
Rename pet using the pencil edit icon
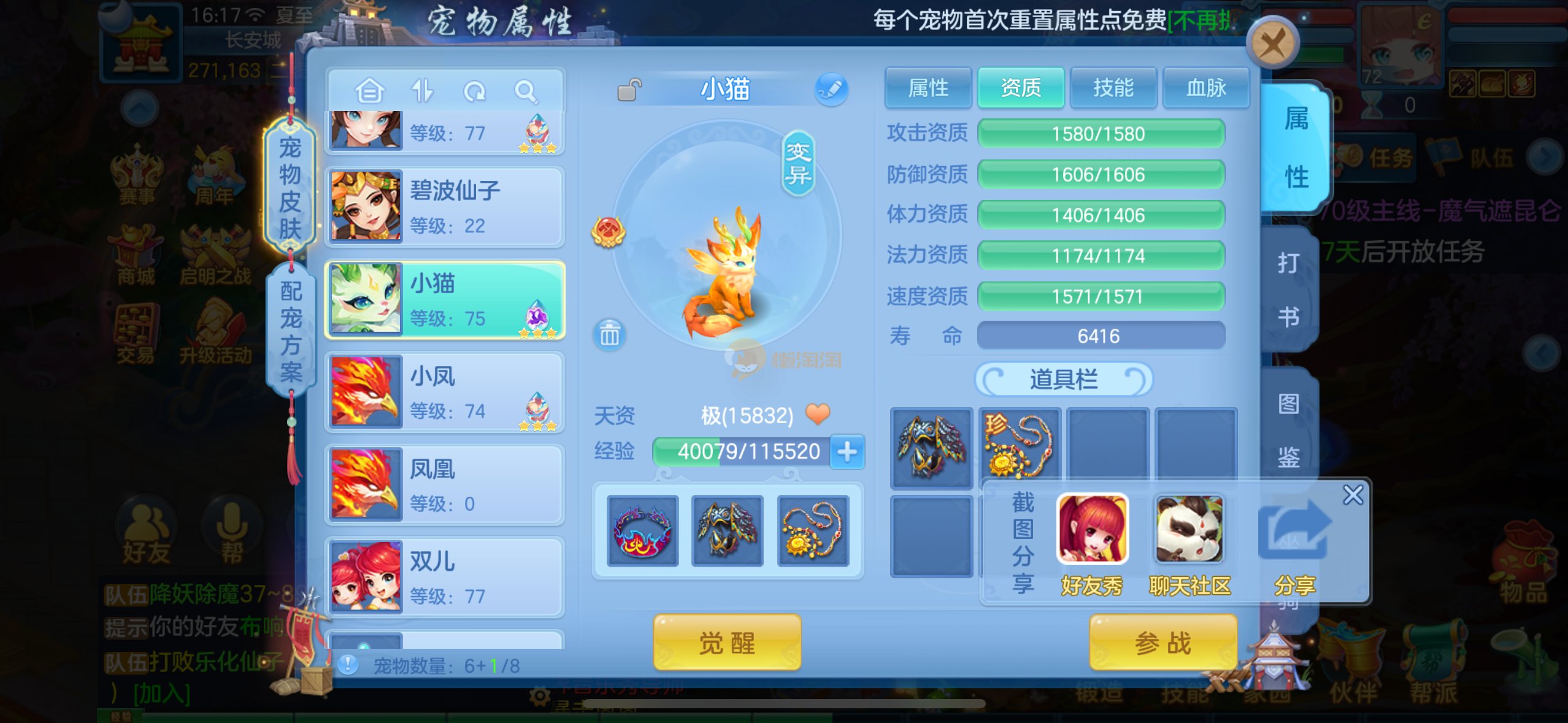(831, 90)
